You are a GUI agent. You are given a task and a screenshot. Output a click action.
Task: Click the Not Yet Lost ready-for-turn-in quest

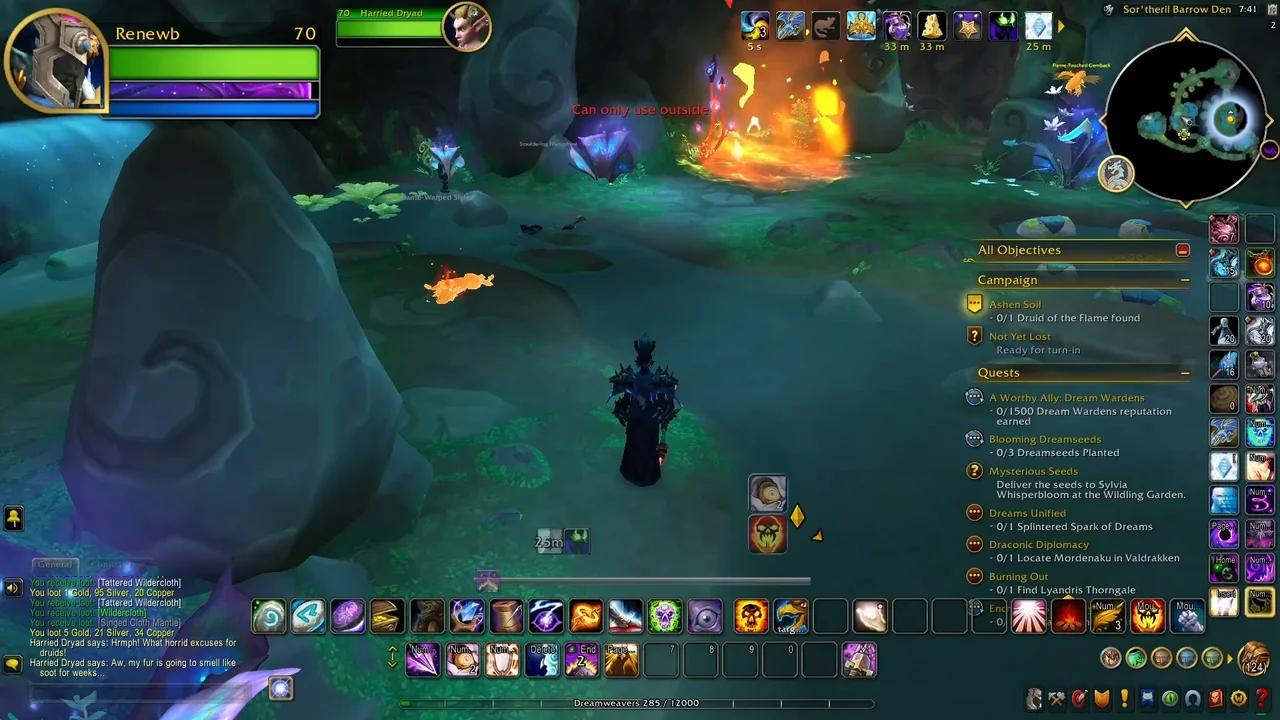(1020, 336)
